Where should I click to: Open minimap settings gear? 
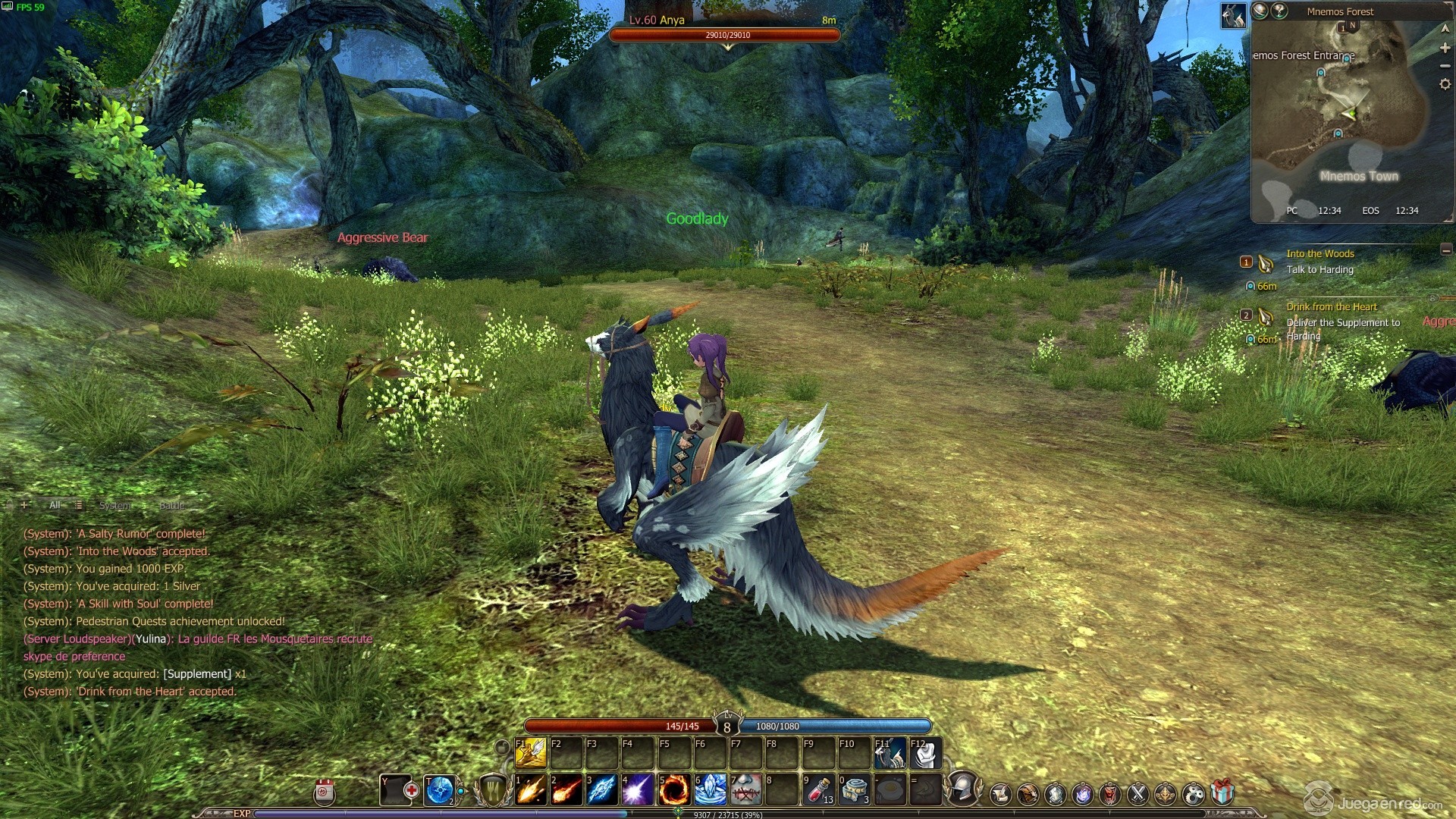(1445, 84)
